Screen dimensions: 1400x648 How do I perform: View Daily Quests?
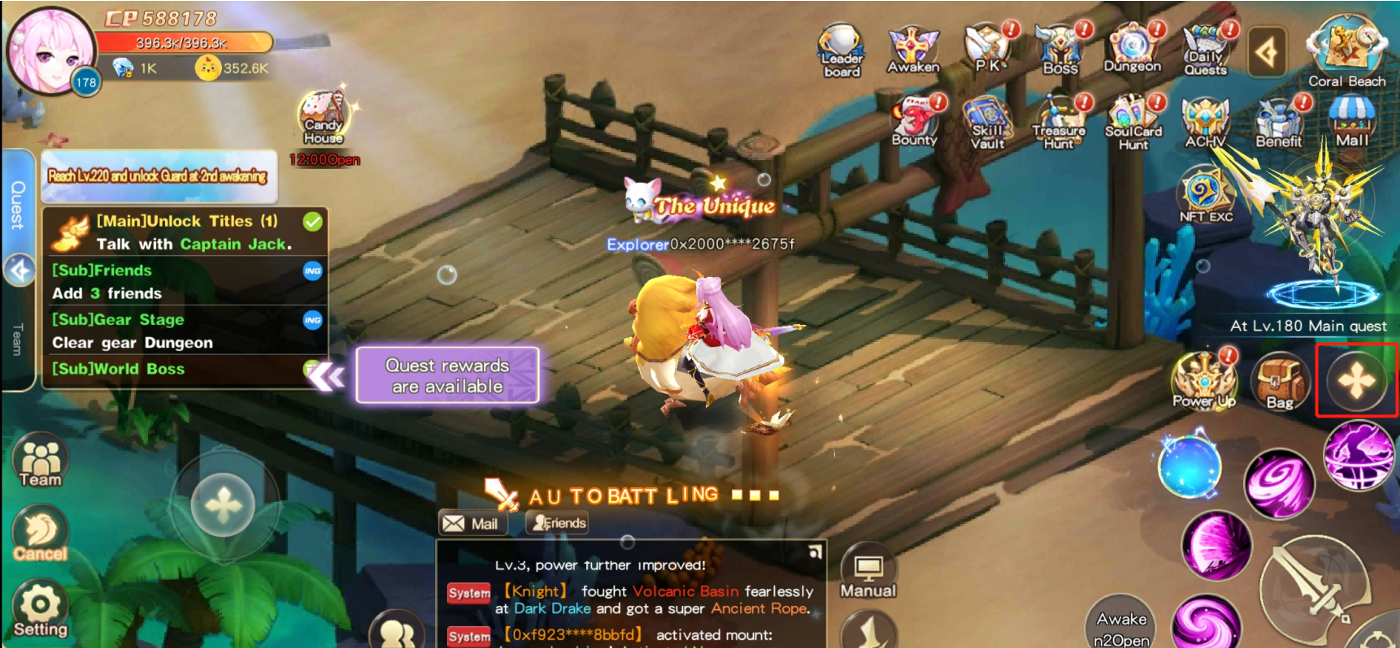[x=1205, y=48]
